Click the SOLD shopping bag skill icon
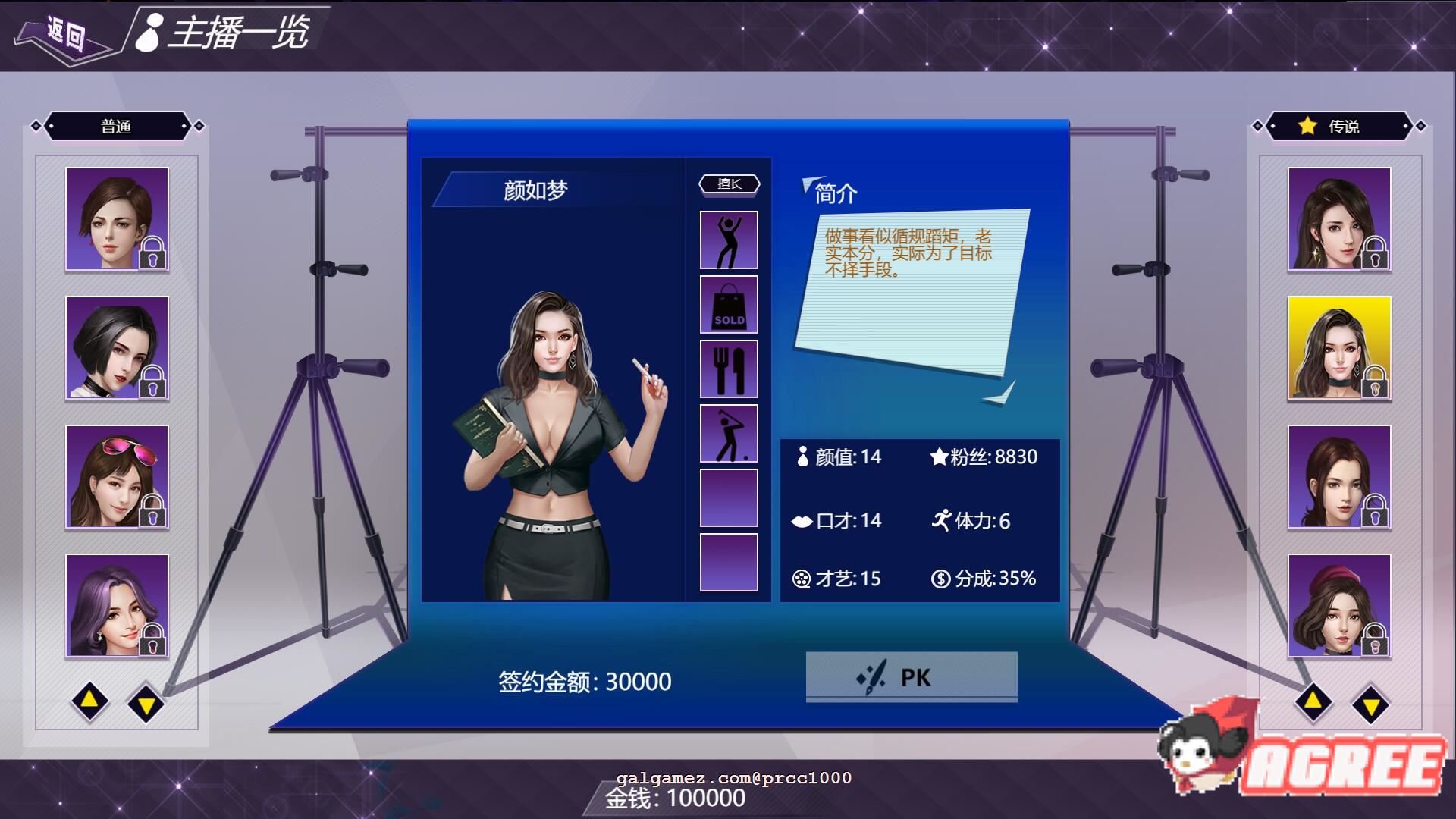 [727, 304]
